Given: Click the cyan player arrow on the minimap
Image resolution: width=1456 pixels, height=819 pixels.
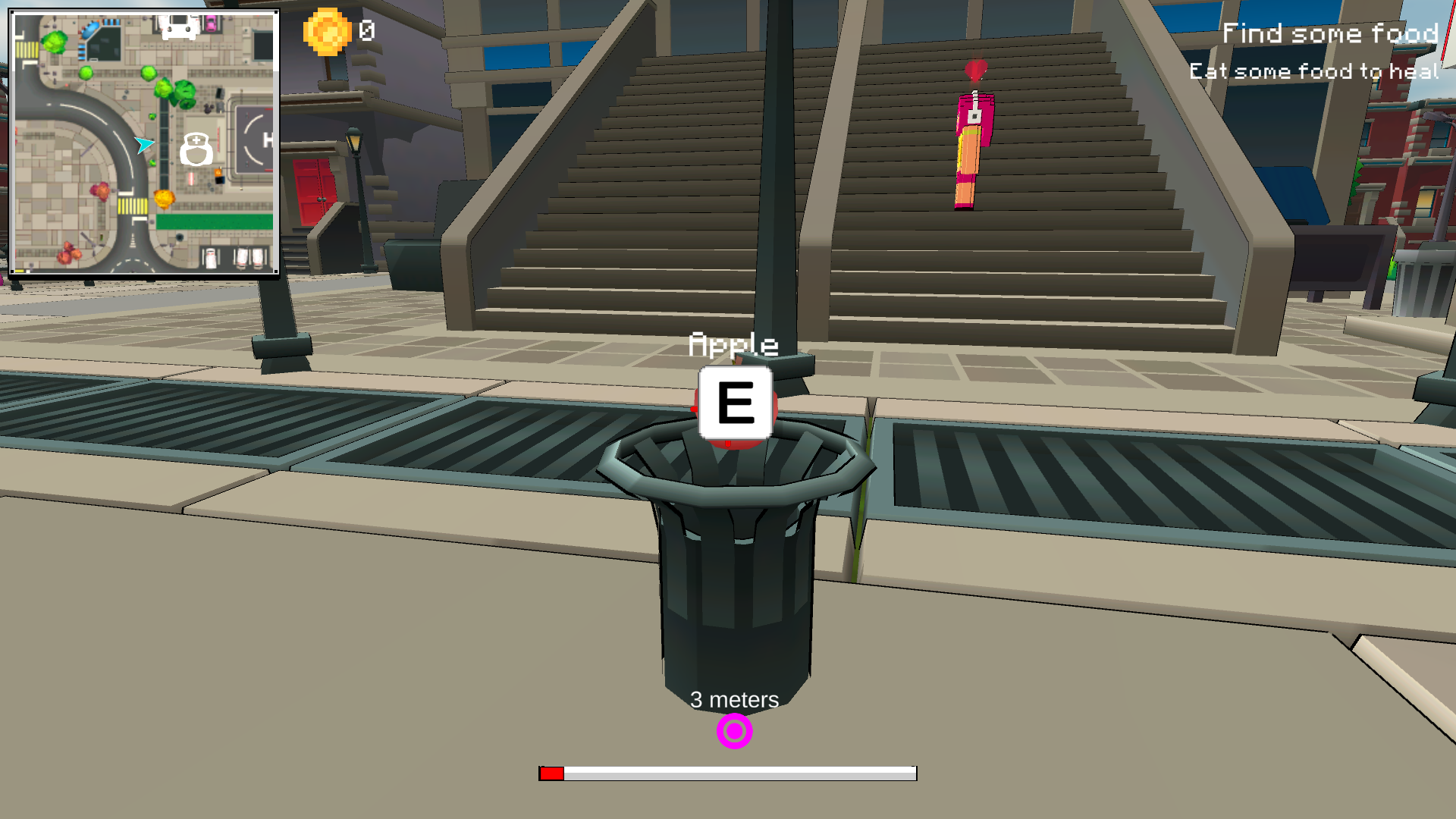Looking at the screenshot, I should click(x=144, y=145).
